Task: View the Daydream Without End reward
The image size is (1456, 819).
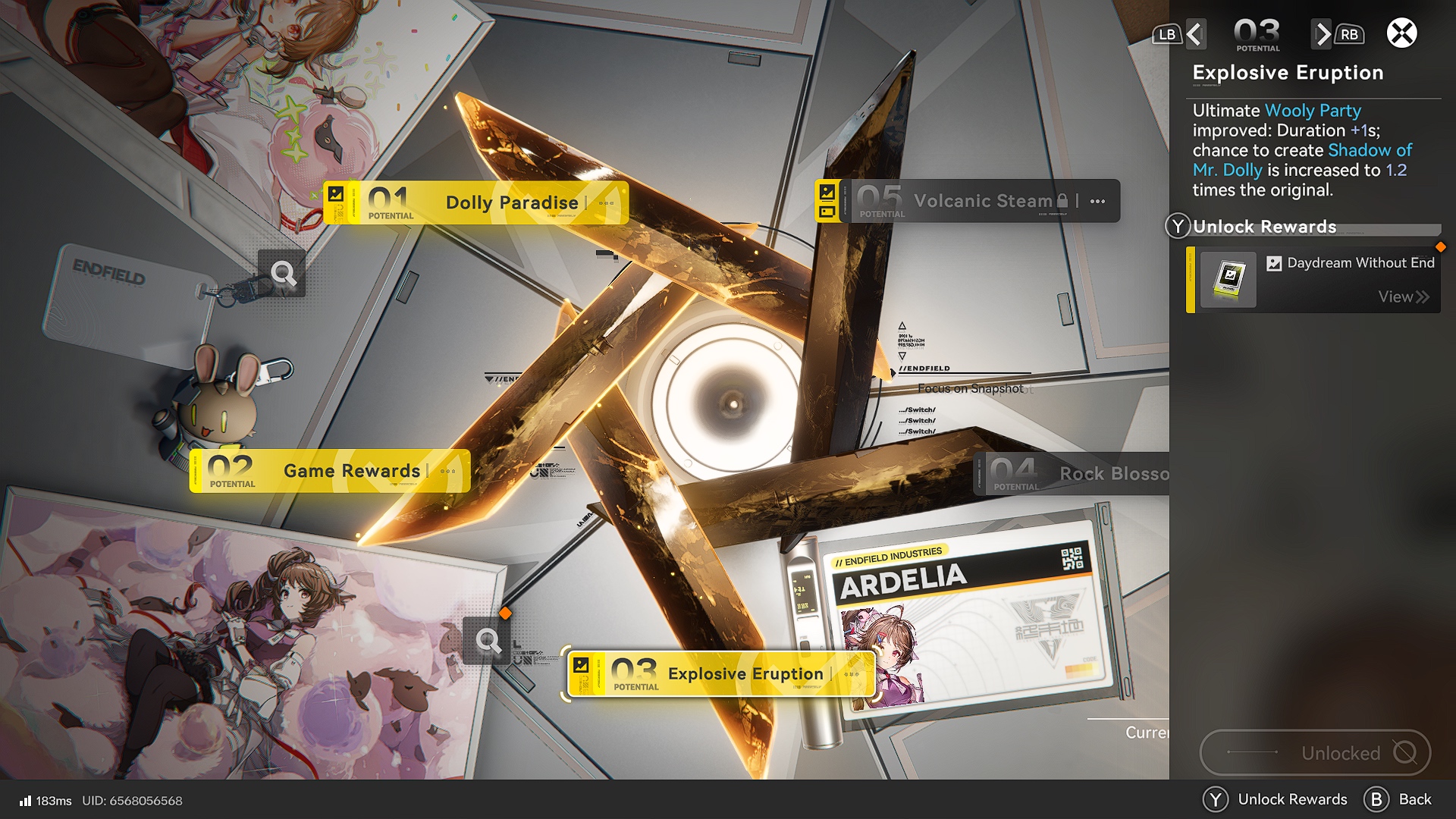Action: coord(1403,297)
